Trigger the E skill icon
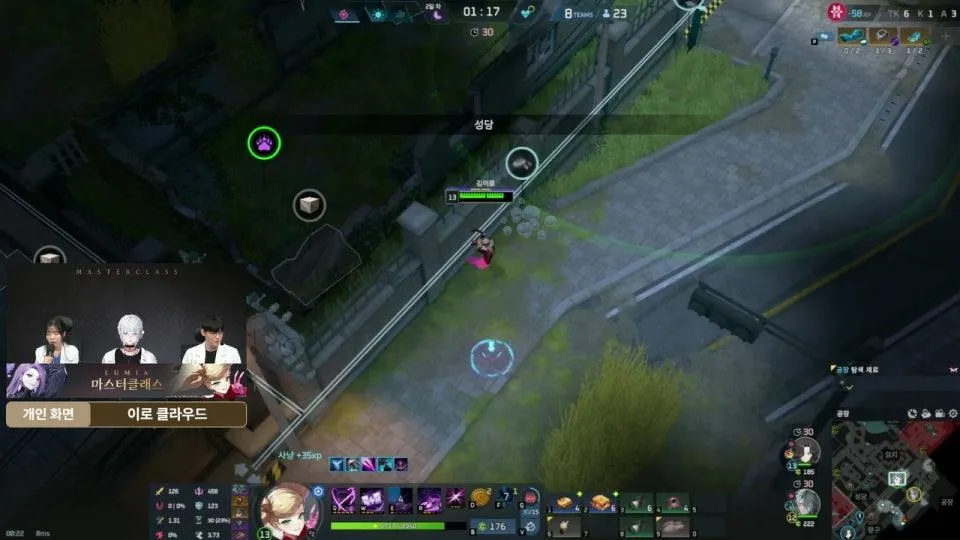 click(x=400, y=499)
